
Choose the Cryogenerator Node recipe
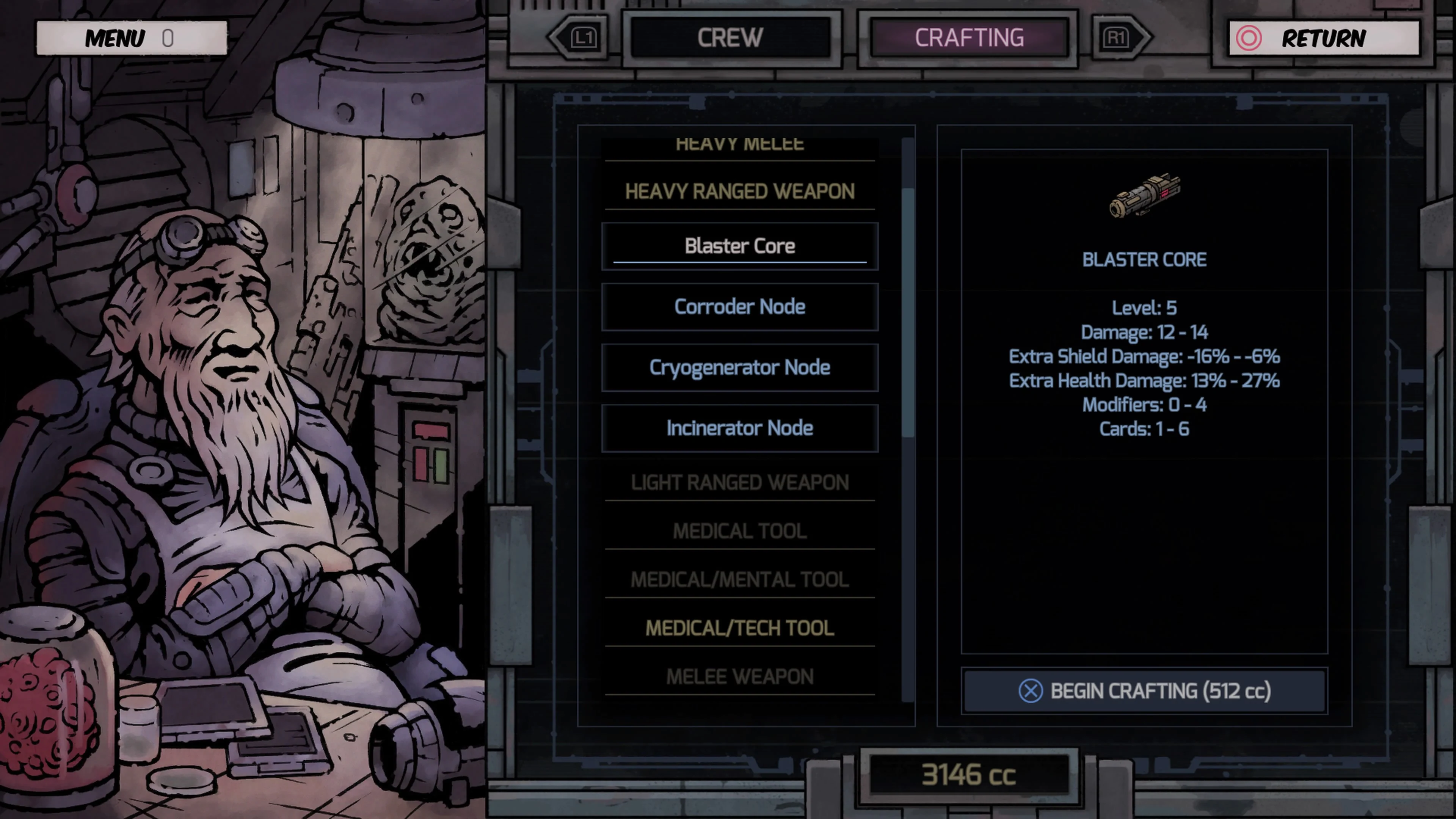740,367
